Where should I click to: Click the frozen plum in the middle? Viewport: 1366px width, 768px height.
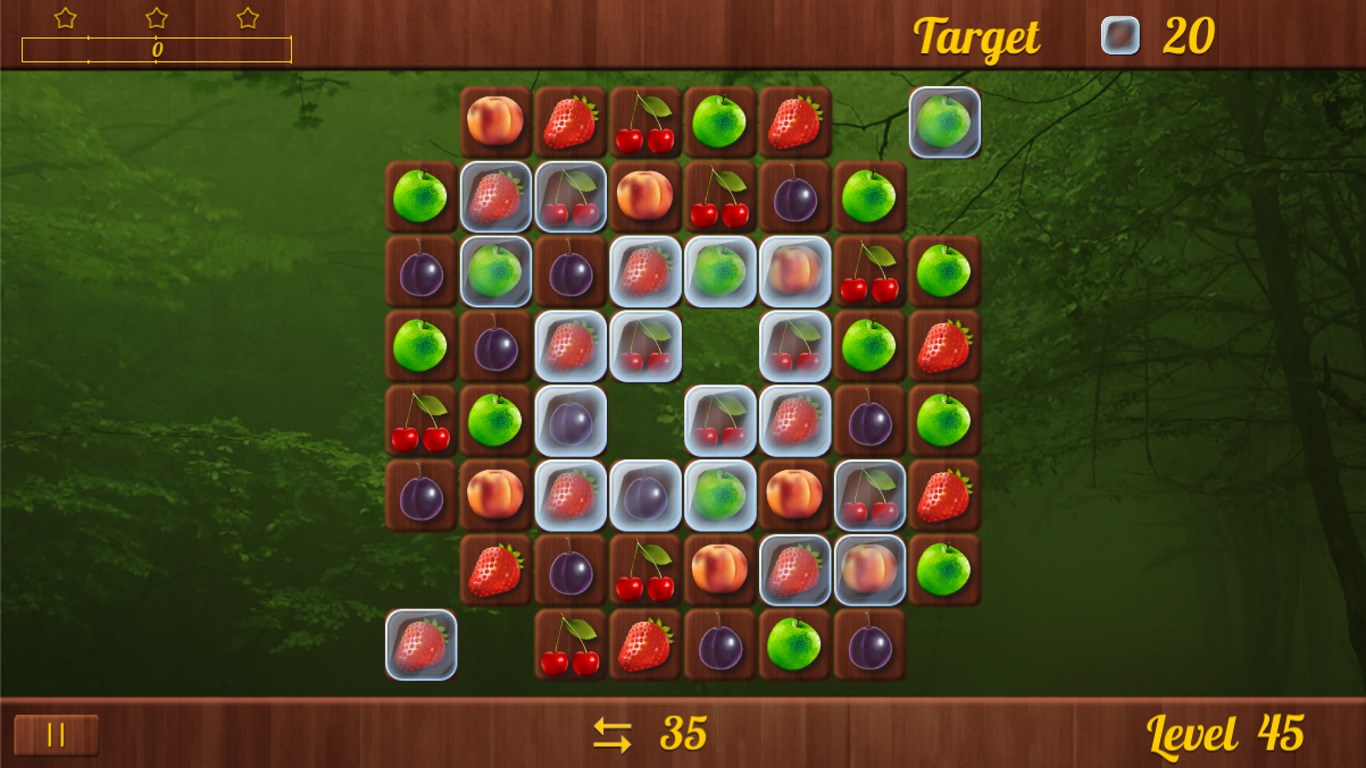click(570, 420)
